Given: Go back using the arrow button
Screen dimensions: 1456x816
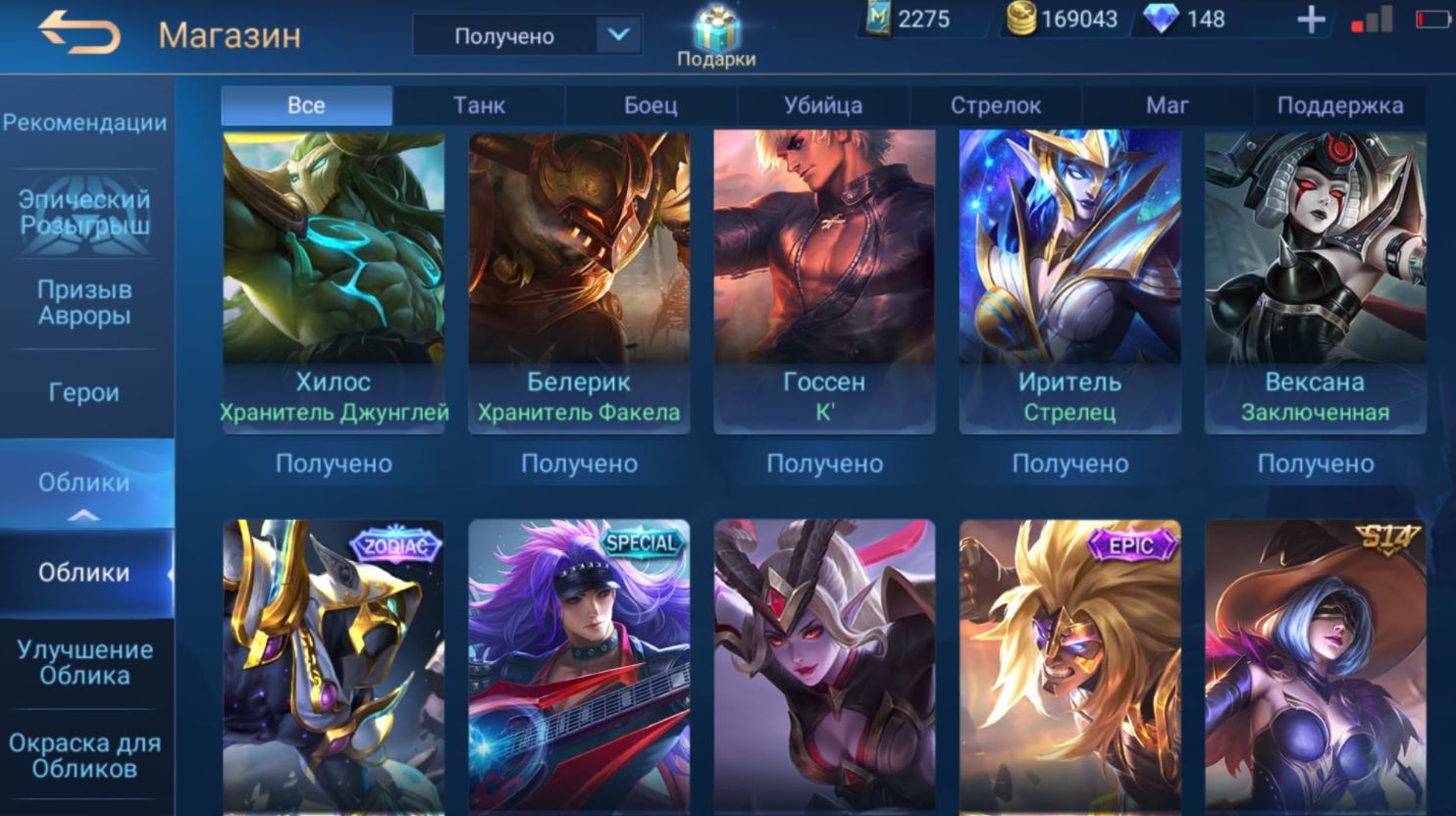Looking at the screenshot, I should click(x=79, y=33).
